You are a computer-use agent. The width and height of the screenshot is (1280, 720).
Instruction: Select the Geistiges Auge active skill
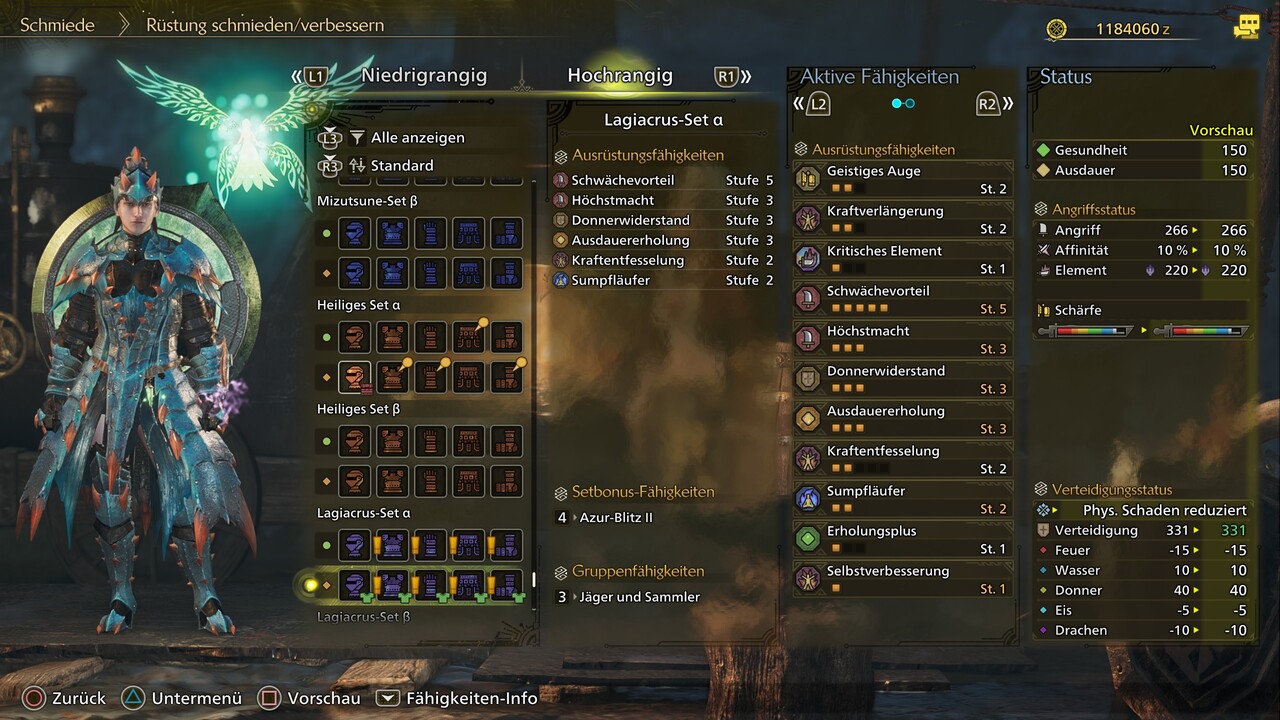click(x=903, y=179)
